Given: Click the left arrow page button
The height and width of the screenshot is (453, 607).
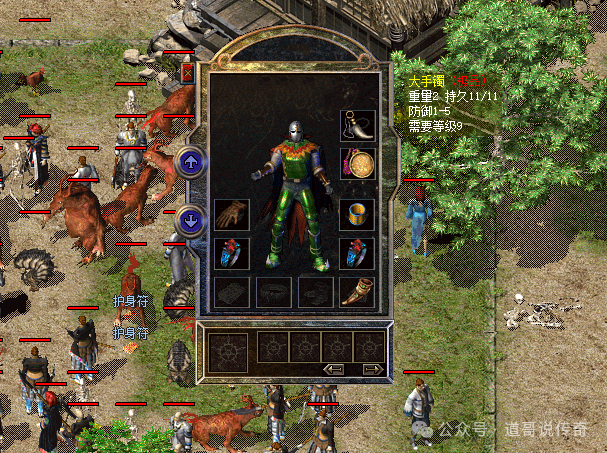Looking at the screenshot, I should coord(335,369).
